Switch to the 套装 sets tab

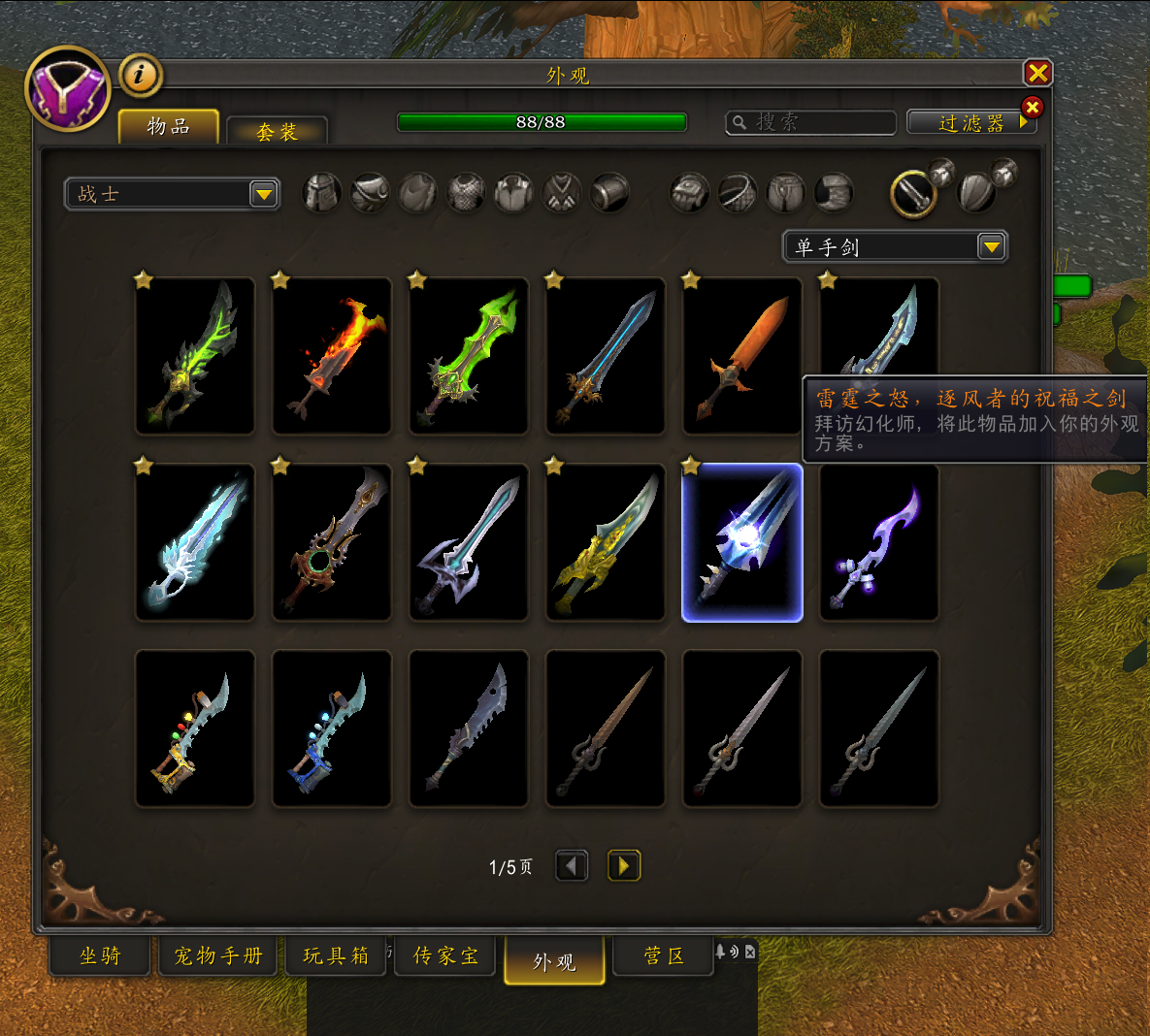[x=277, y=131]
